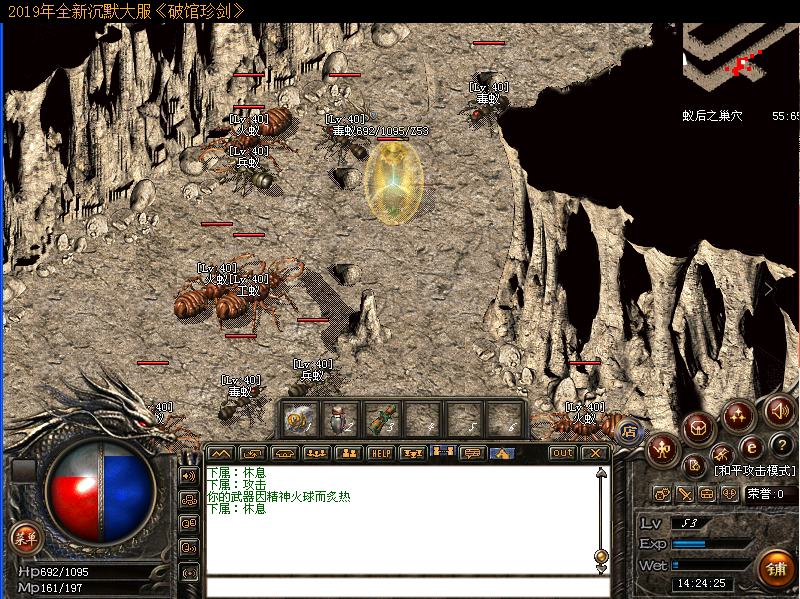
Task: Toggle sound with the speaker button
Action: (x=780, y=410)
